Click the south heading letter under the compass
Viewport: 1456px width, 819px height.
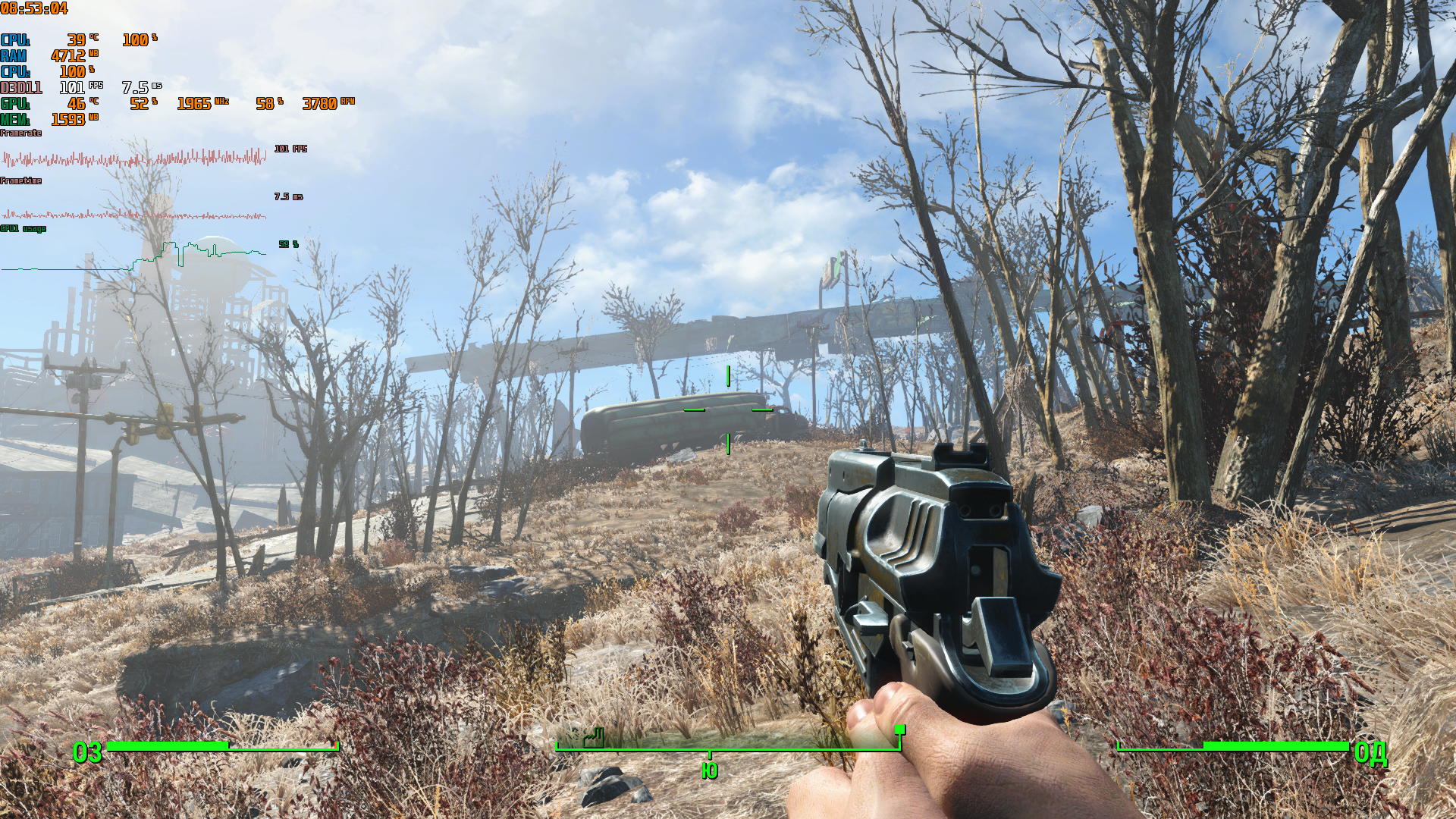tap(709, 770)
